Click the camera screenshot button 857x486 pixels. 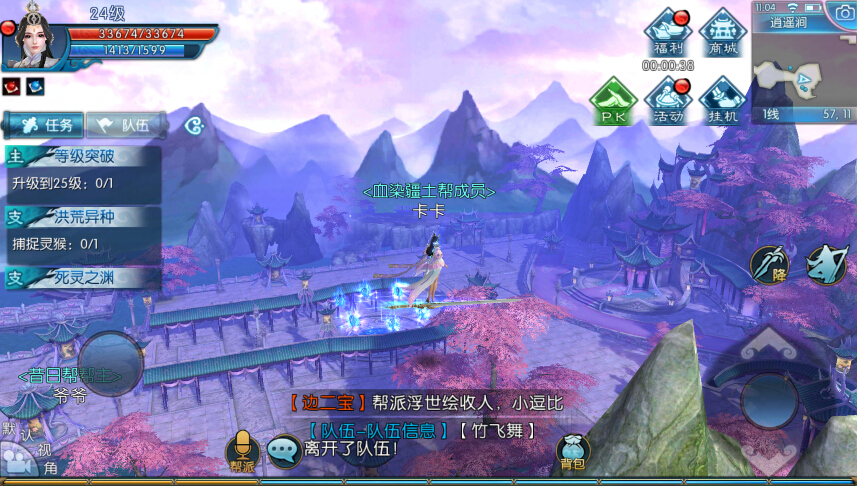(839, 11)
